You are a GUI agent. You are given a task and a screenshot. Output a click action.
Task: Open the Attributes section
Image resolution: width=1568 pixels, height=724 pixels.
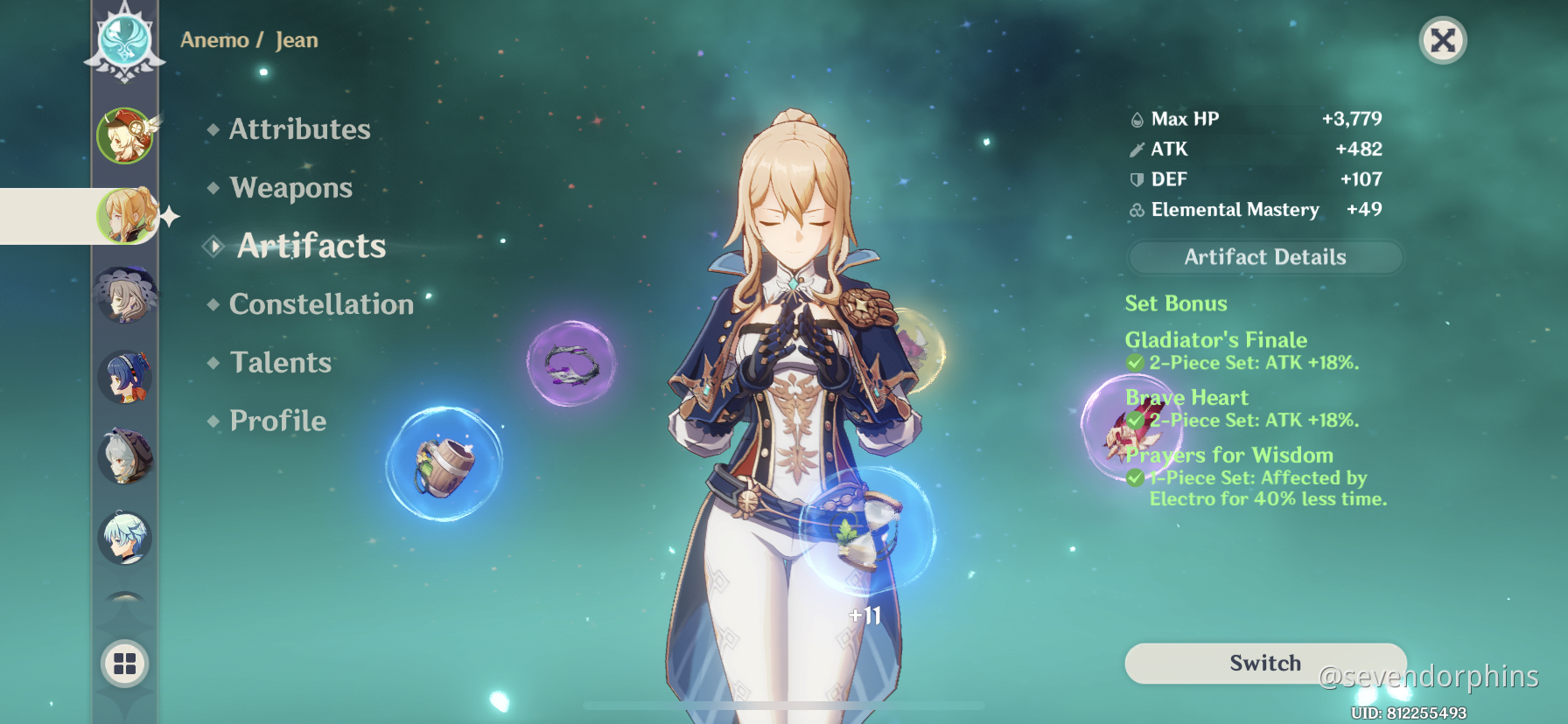coord(298,129)
